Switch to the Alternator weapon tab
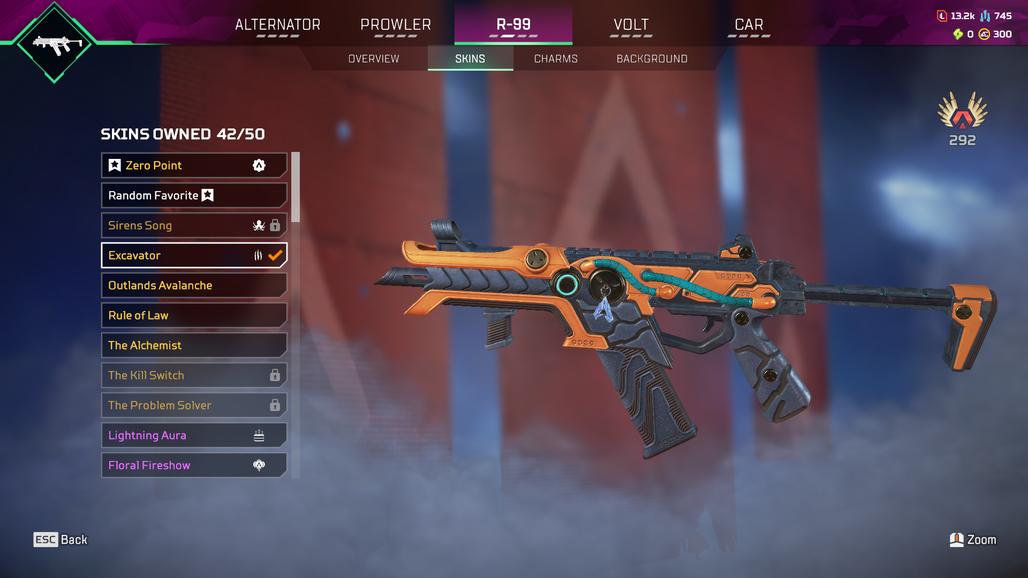 point(277,25)
